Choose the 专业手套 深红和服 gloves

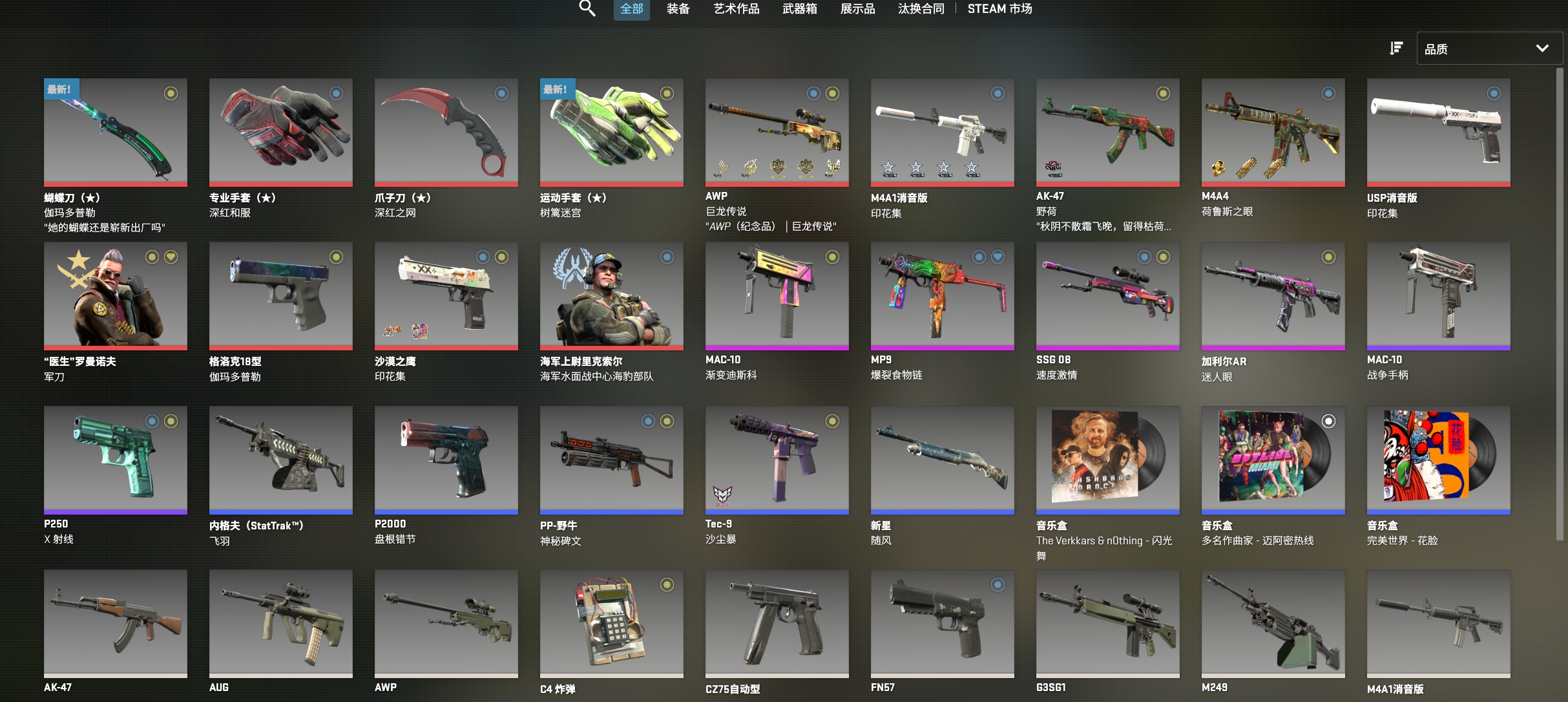pyautogui.click(x=280, y=133)
